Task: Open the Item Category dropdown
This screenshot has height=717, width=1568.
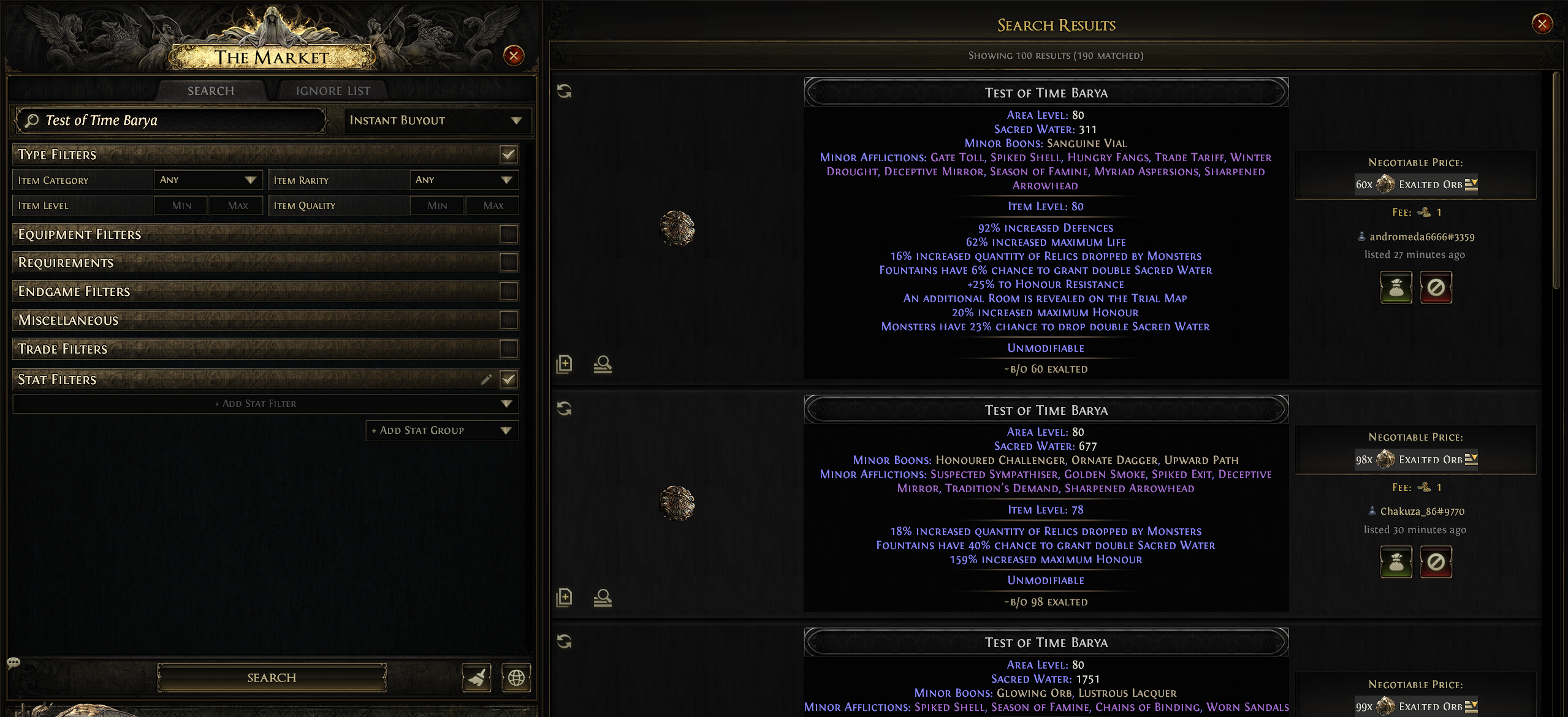Action: click(207, 180)
